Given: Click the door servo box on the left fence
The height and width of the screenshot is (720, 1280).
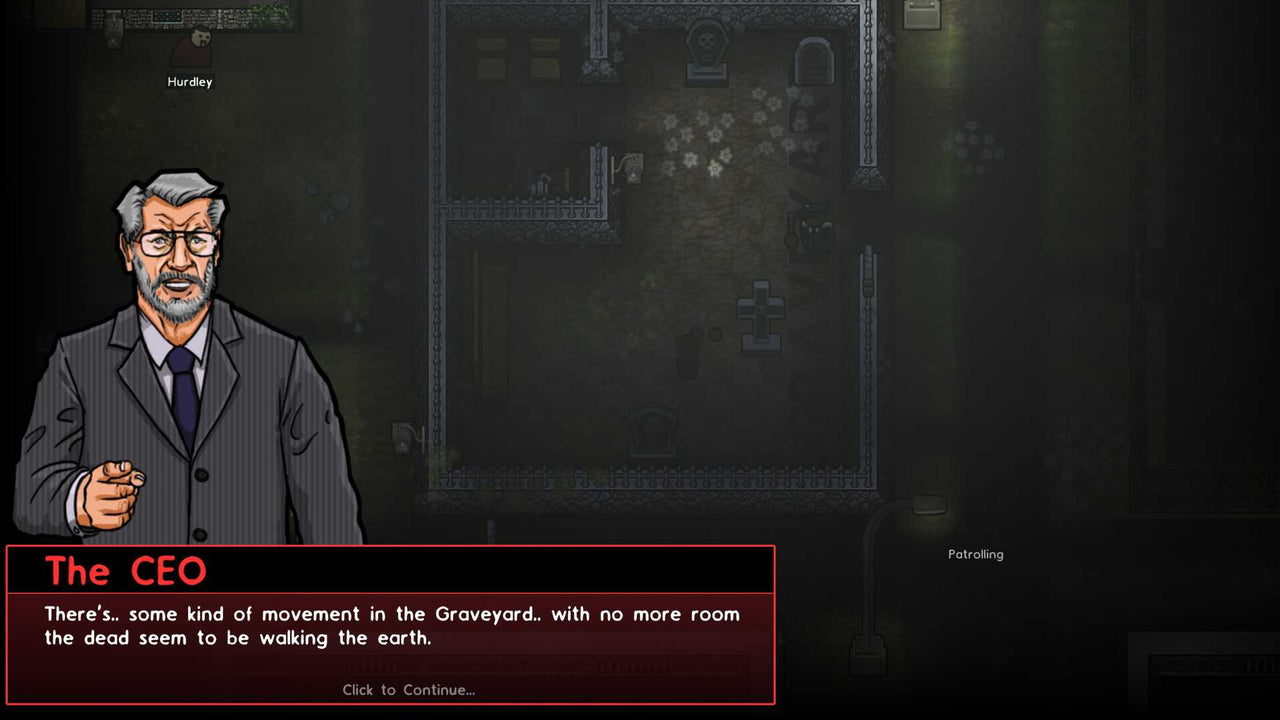Looking at the screenshot, I should (x=401, y=436).
